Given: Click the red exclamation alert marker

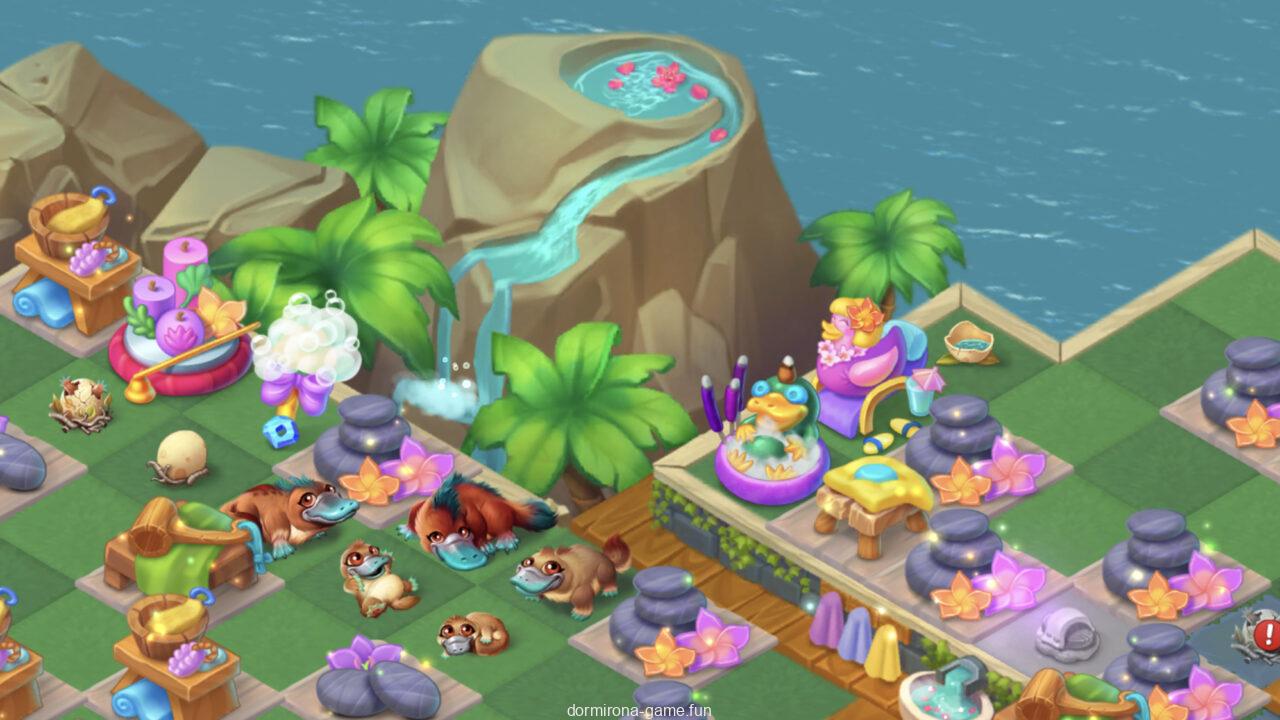Looking at the screenshot, I should pyautogui.click(x=1267, y=634).
